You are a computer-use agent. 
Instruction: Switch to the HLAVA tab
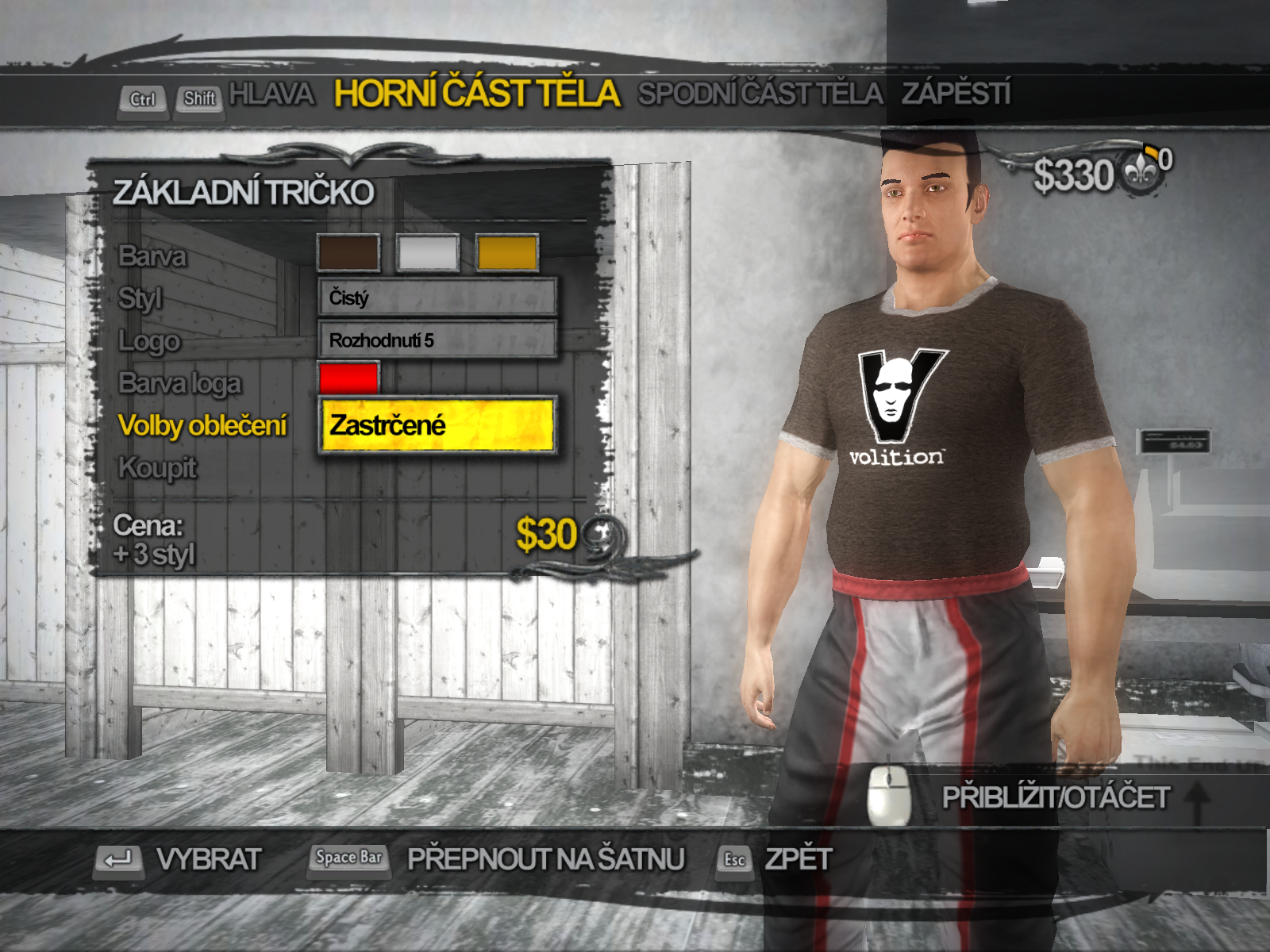click(x=271, y=94)
